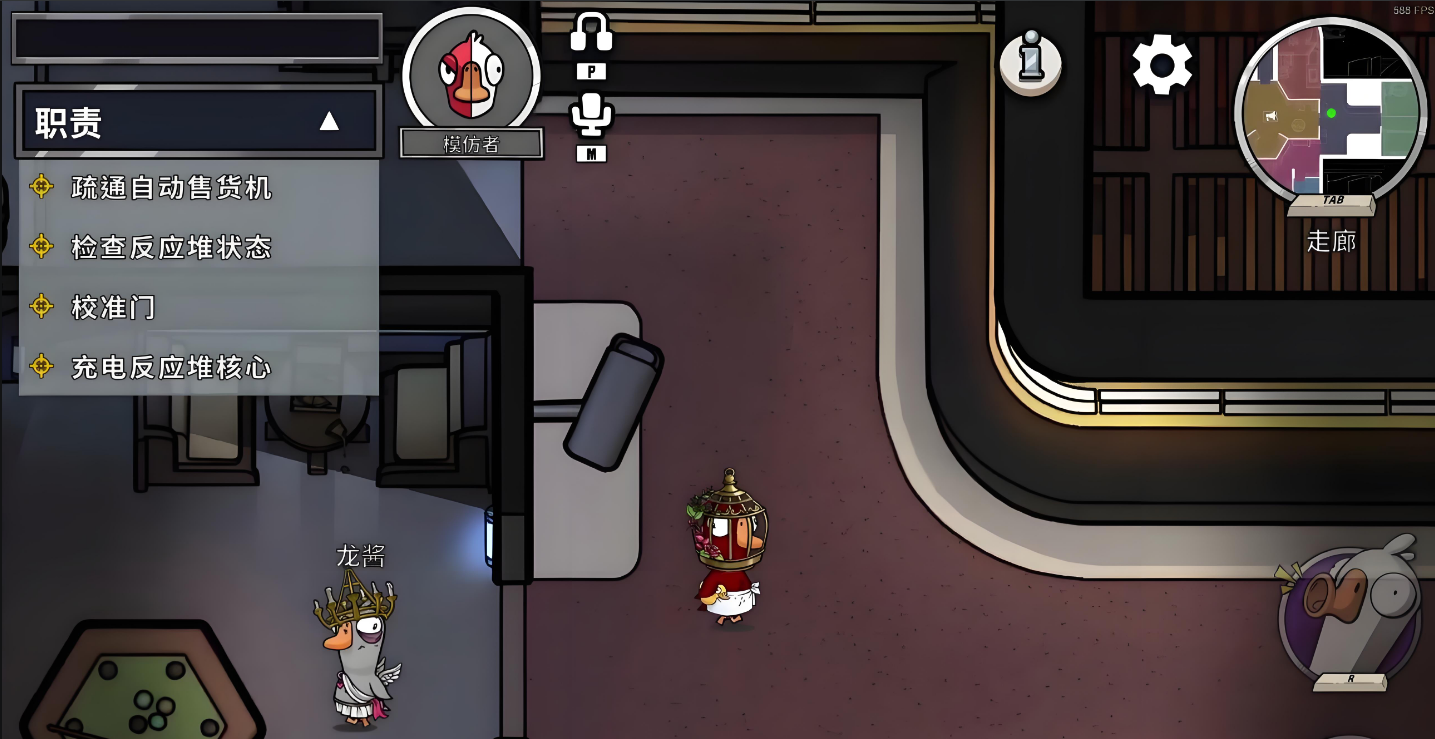The width and height of the screenshot is (1435, 739).
Task: Select the 检查反应堆状态 task
Action: pyautogui.click(x=171, y=247)
